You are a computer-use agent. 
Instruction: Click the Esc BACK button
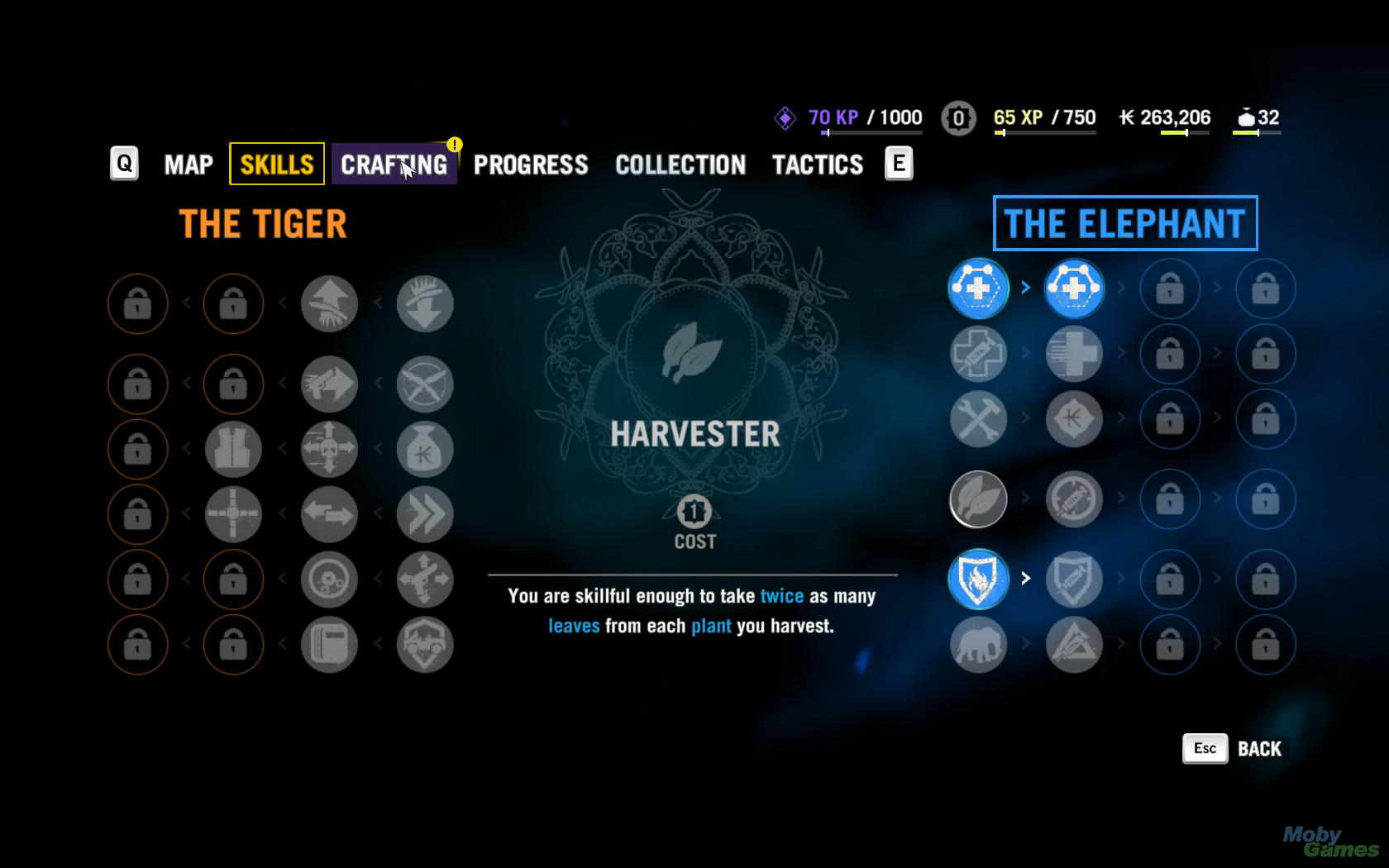1232,748
